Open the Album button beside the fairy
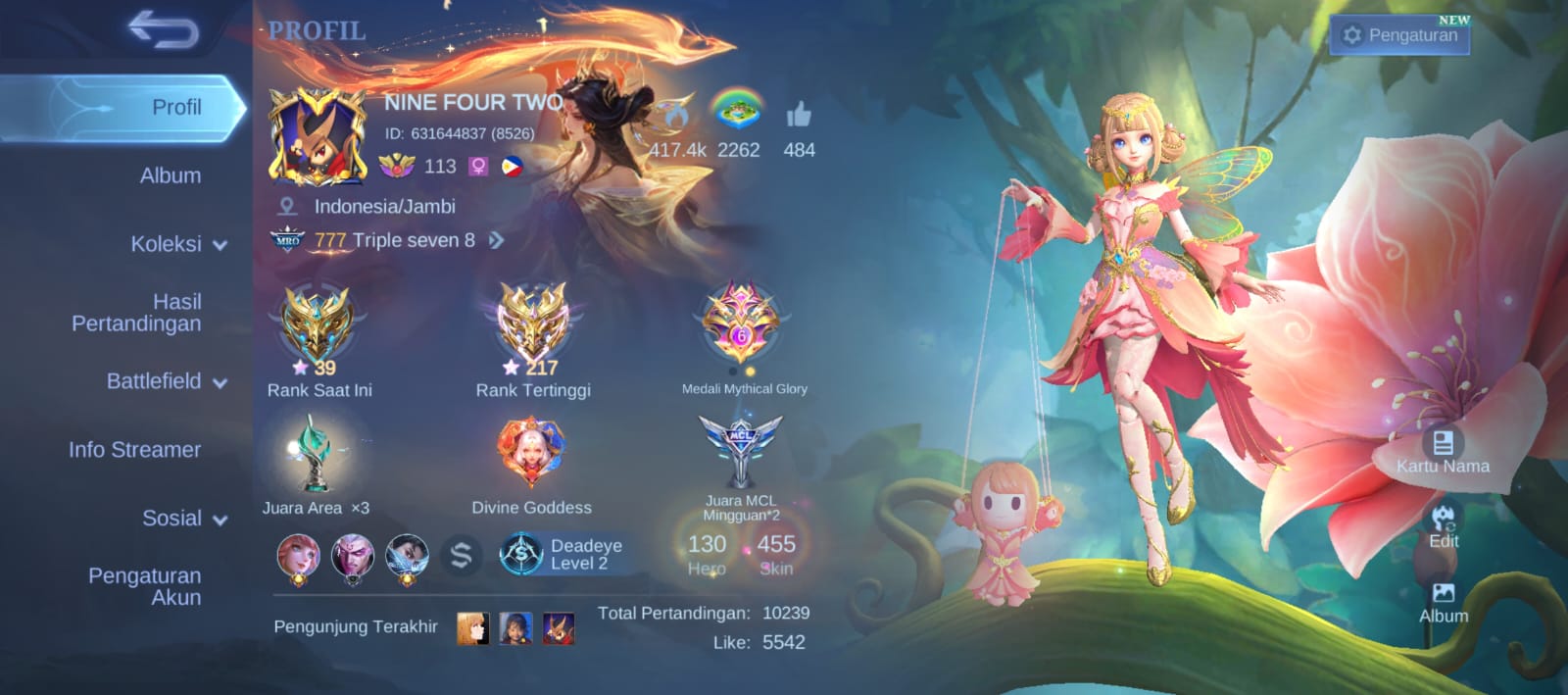Image resolution: width=1568 pixels, height=695 pixels. [x=1444, y=602]
